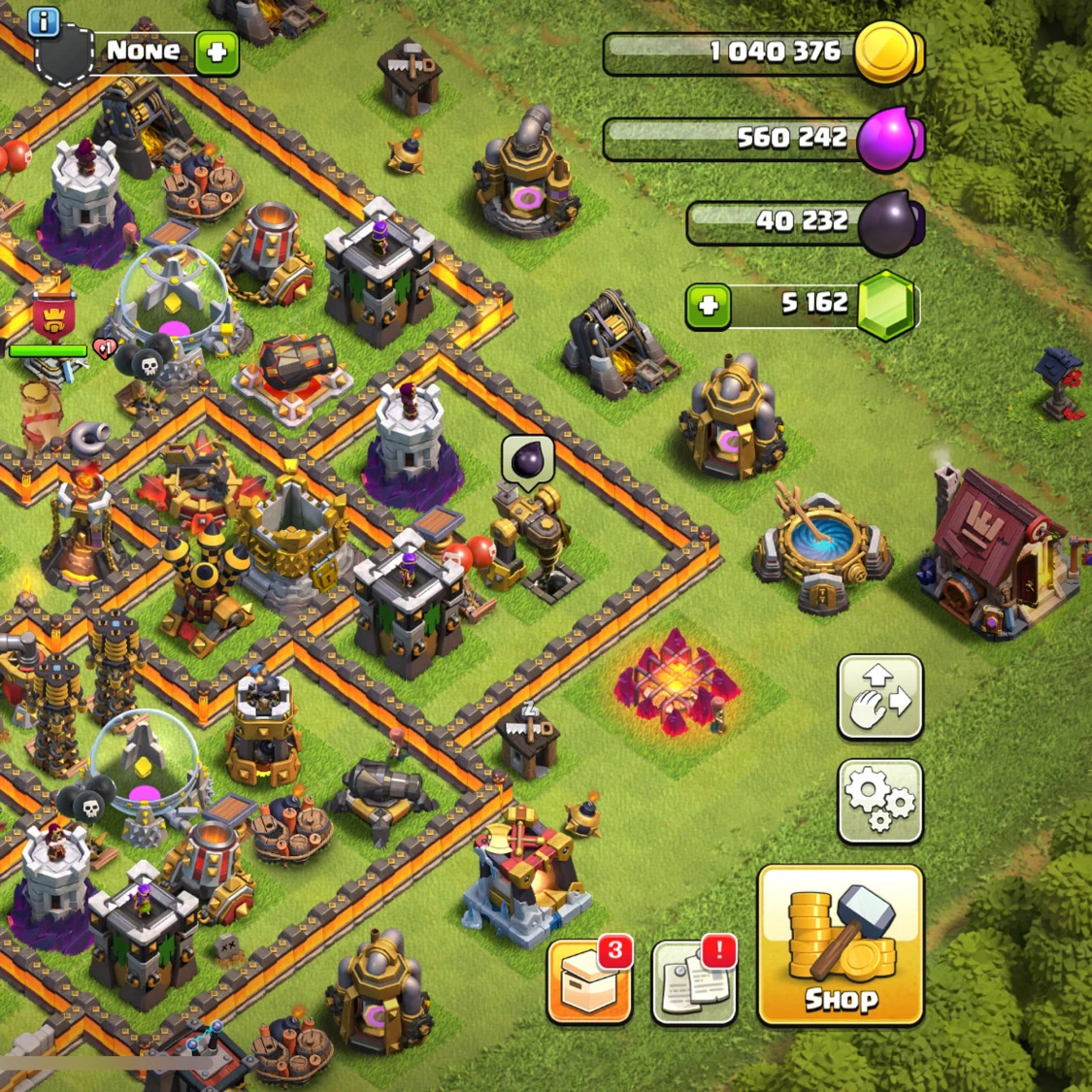This screenshot has width=1092, height=1092.
Task: Add gems with the green plus button
Action: click(x=708, y=306)
